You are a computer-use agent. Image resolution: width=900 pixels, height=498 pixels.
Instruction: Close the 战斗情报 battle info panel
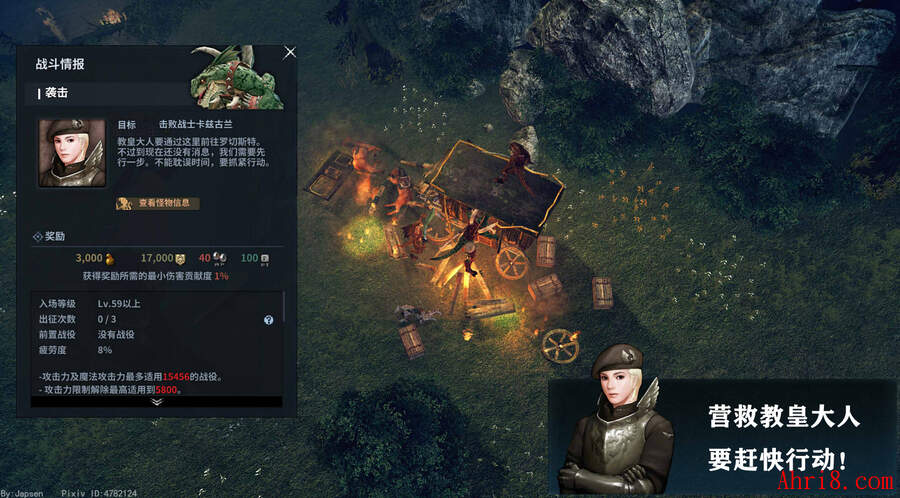(x=290, y=52)
